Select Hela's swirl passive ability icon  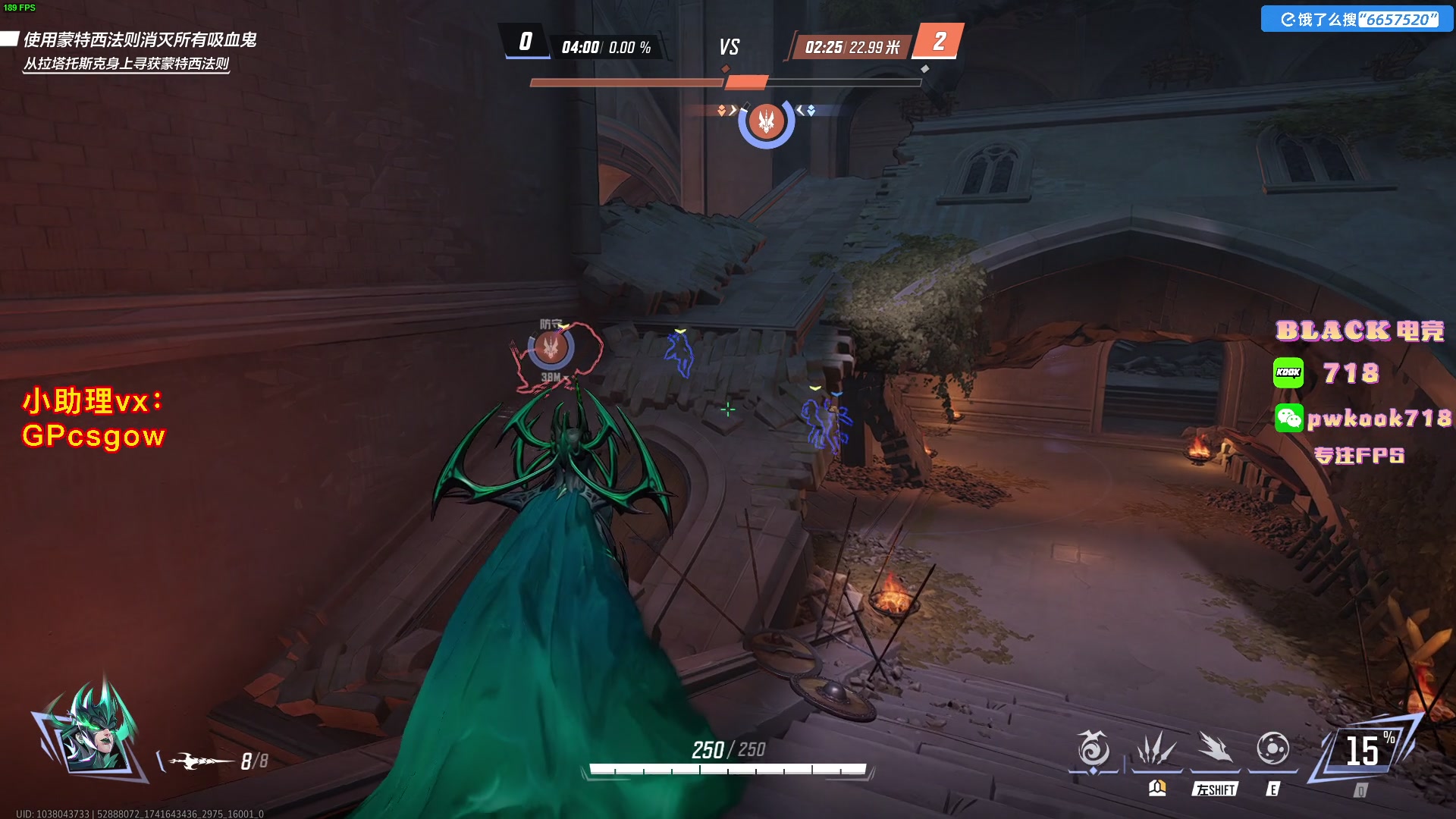pos(1093,749)
